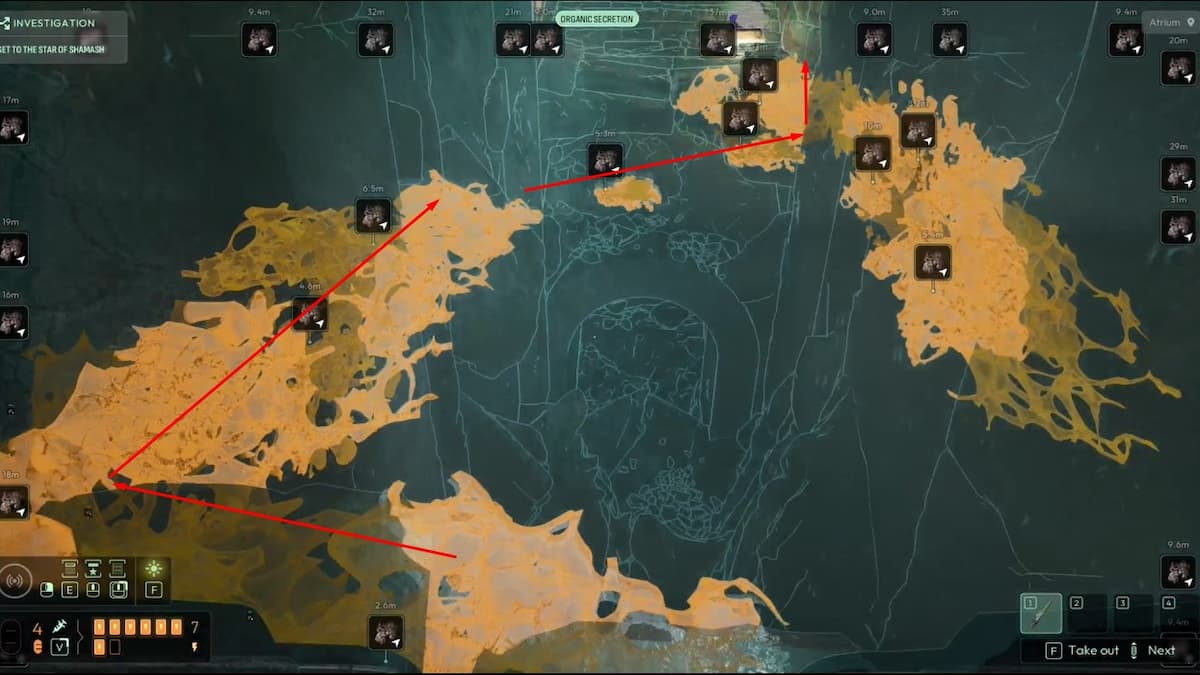Select the evidence marker labeled 6.5m
1200x675 pixels.
(x=374, y=216)
